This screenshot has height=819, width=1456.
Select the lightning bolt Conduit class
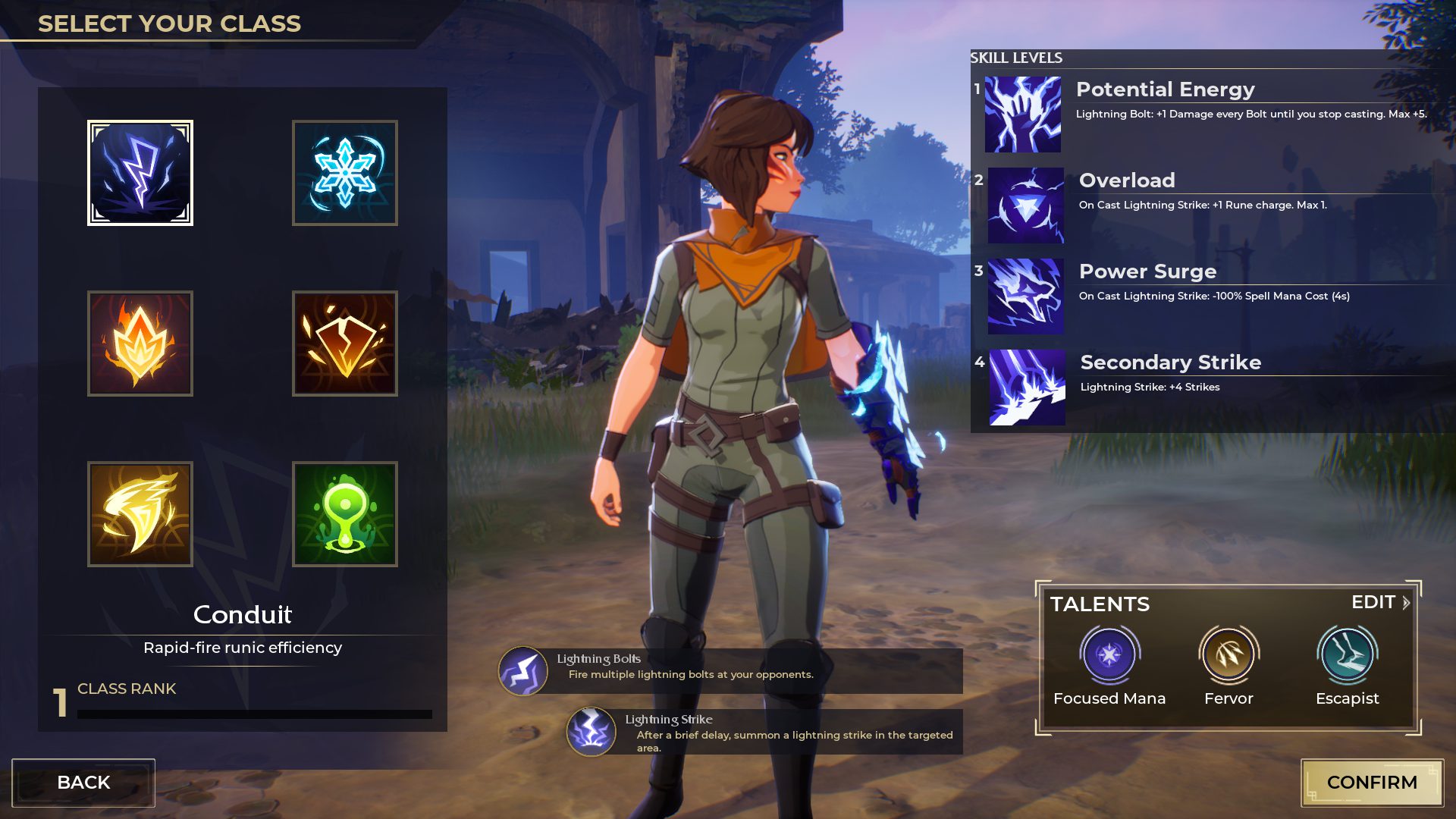coord(140,173)
